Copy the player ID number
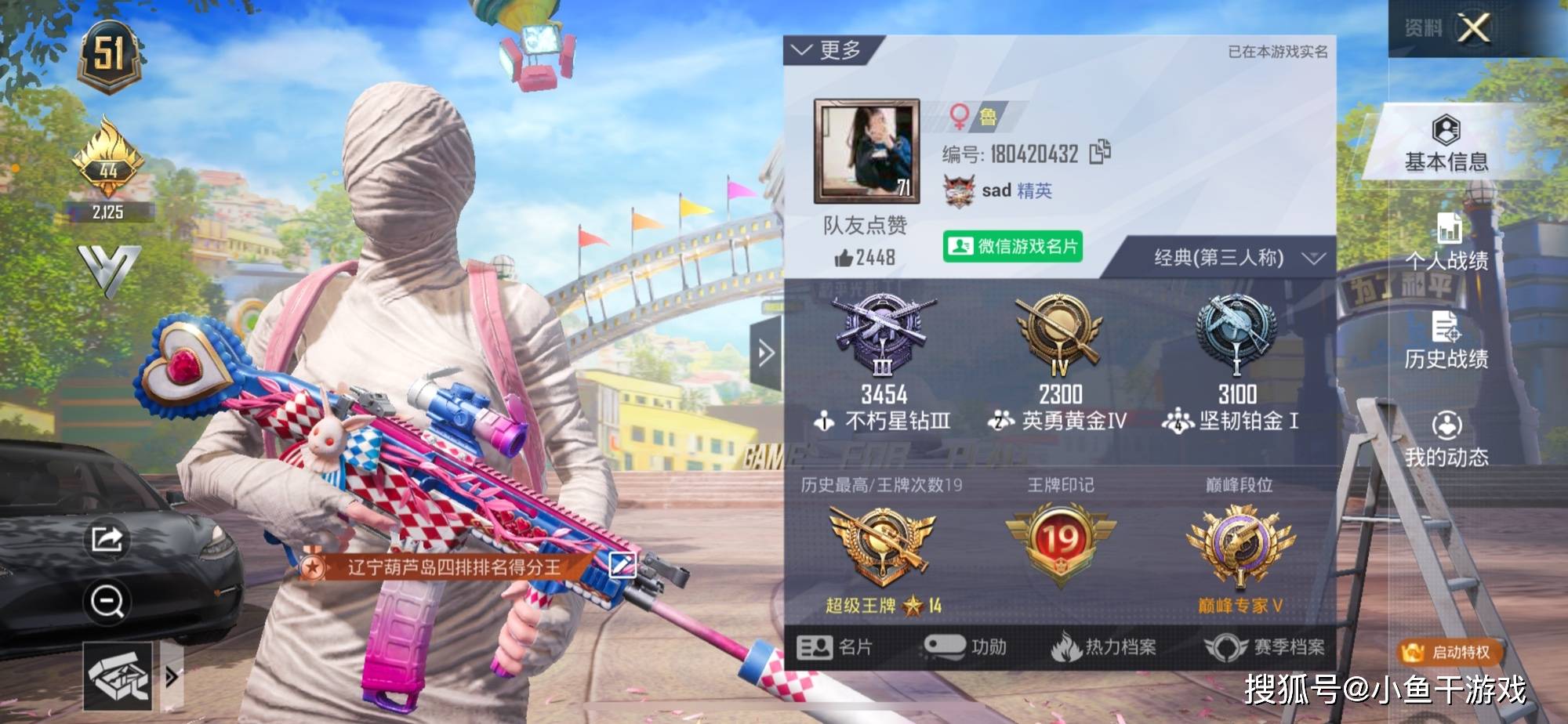 [x=1100, y=152]
